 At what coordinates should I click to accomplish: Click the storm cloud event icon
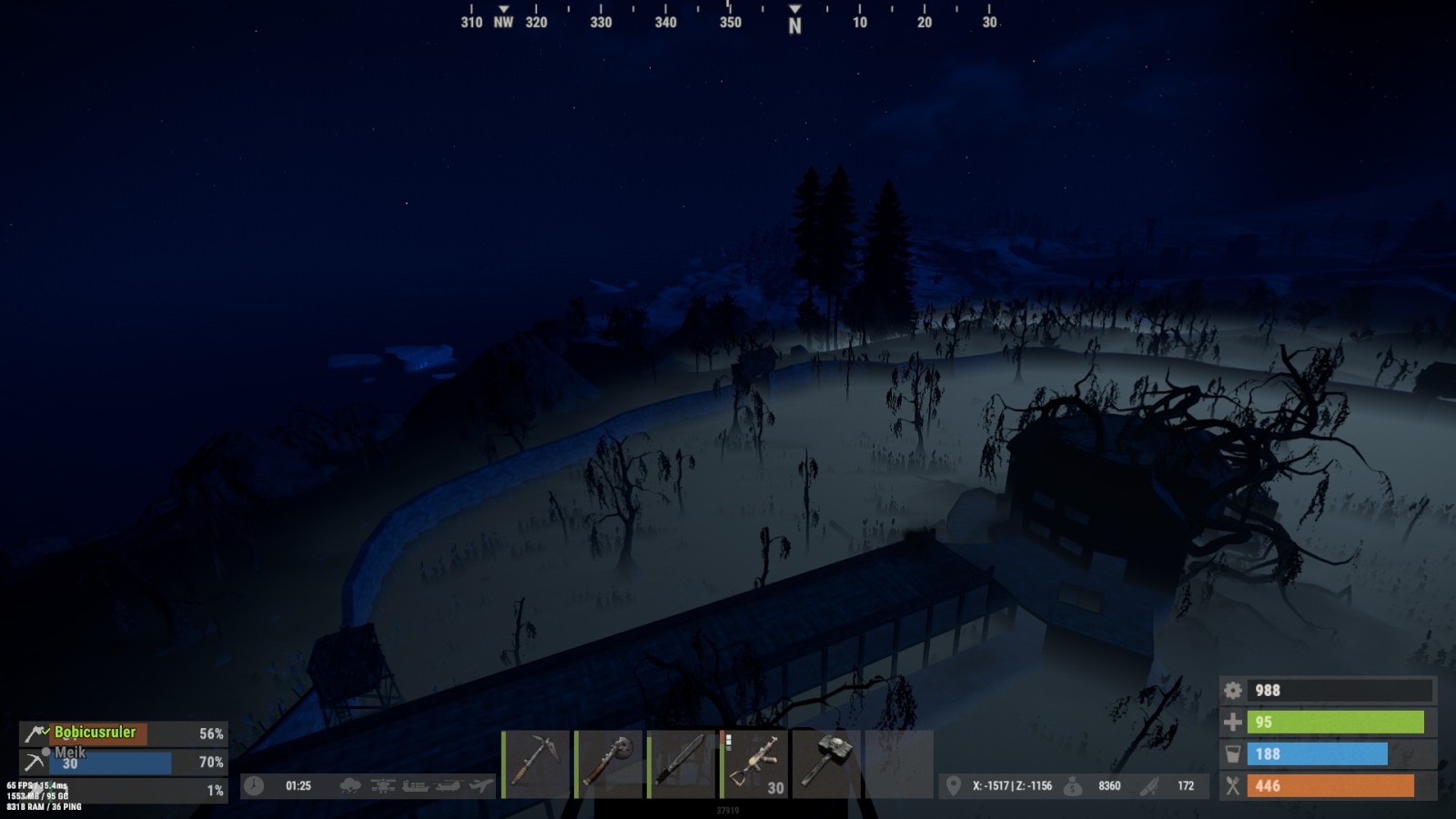[x=349, y=786]
